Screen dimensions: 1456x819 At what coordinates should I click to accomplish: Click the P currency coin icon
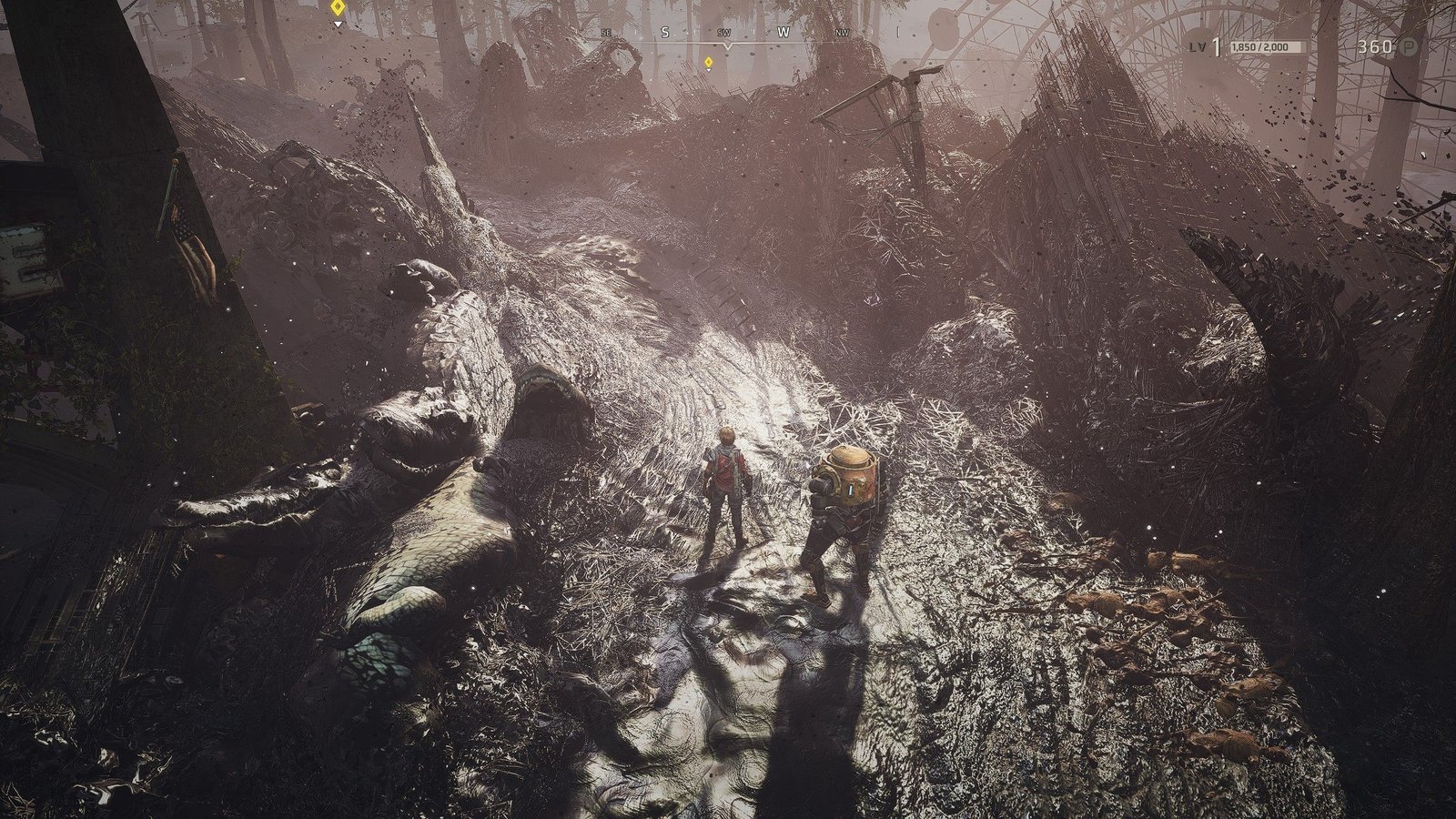click(1410, 46)
